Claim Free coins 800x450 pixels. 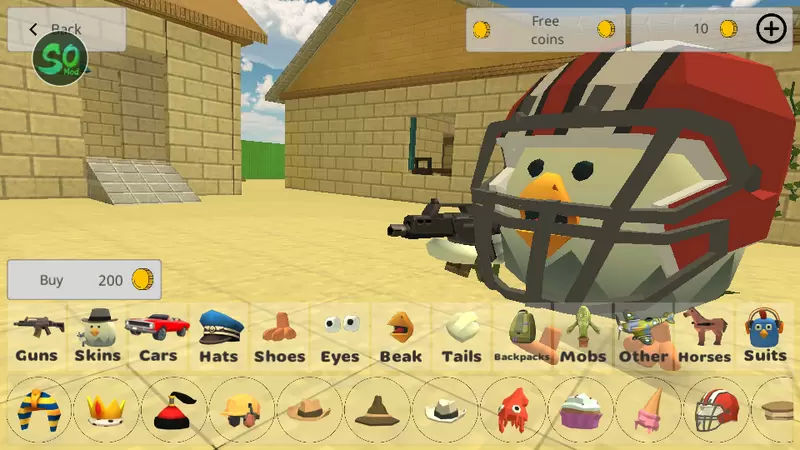point(545,30)
